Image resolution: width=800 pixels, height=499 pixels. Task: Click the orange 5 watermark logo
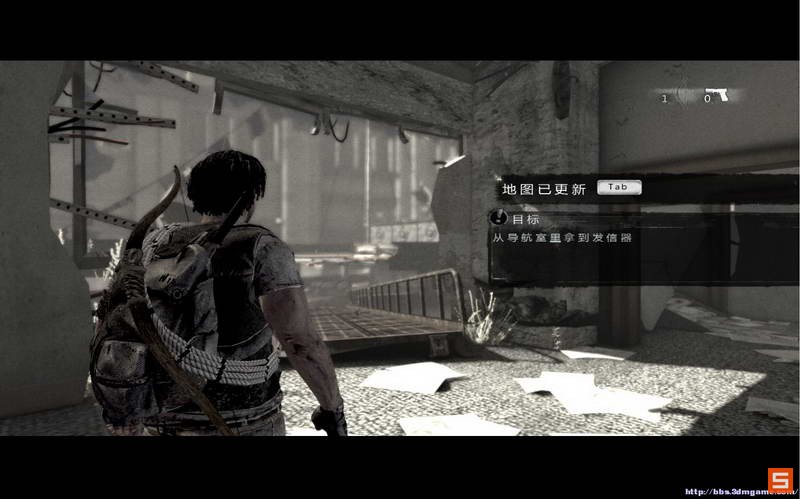click(x=780, y=479)
